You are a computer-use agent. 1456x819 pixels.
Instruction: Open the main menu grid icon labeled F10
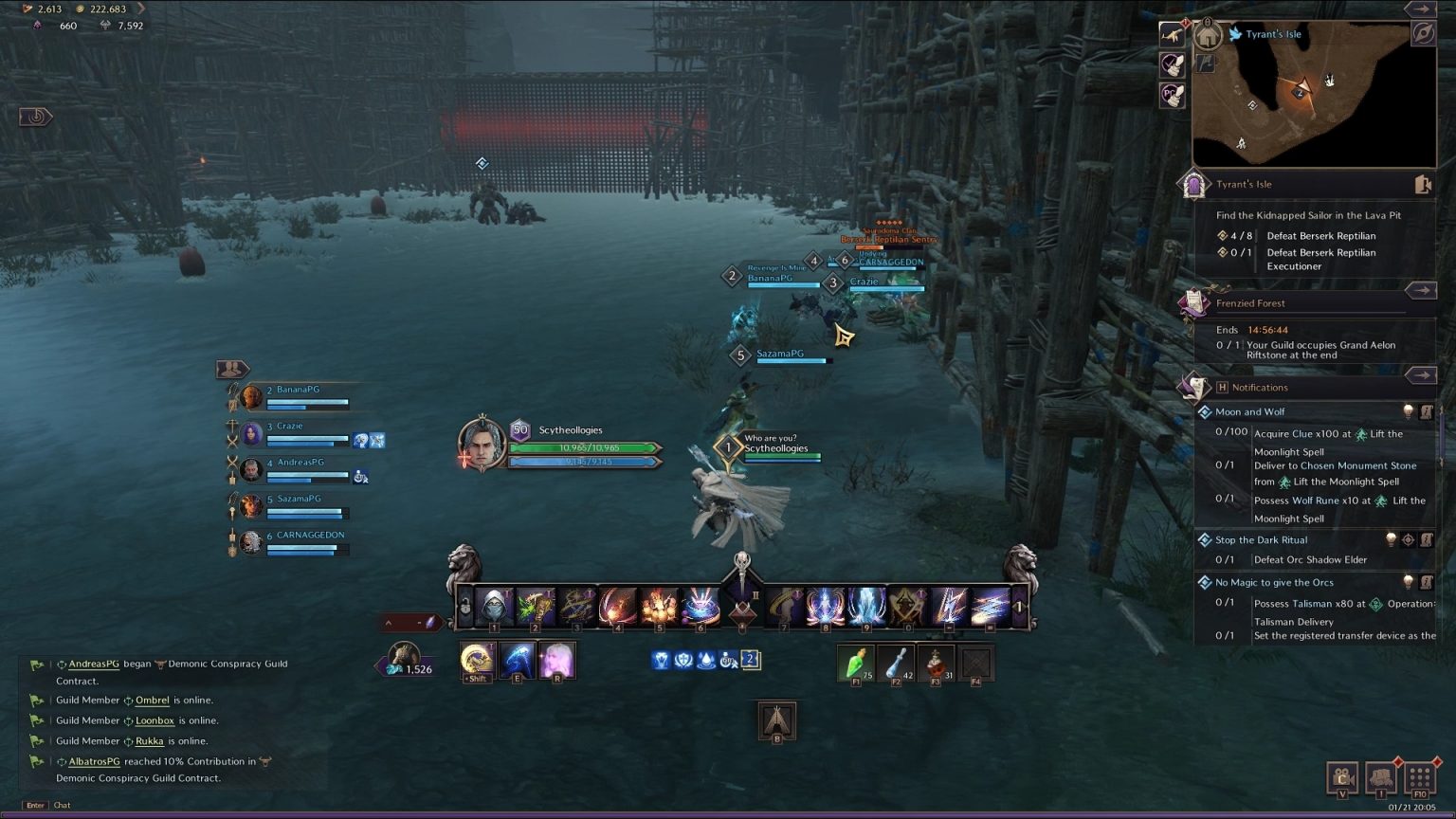point(1419,778)
